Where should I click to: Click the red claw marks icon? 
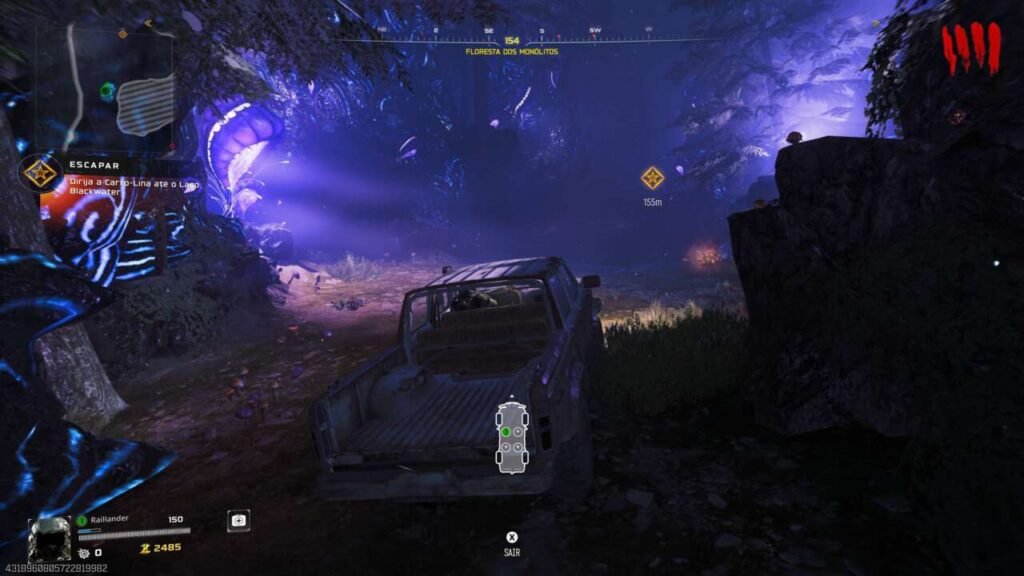click(x=971, y=48)
